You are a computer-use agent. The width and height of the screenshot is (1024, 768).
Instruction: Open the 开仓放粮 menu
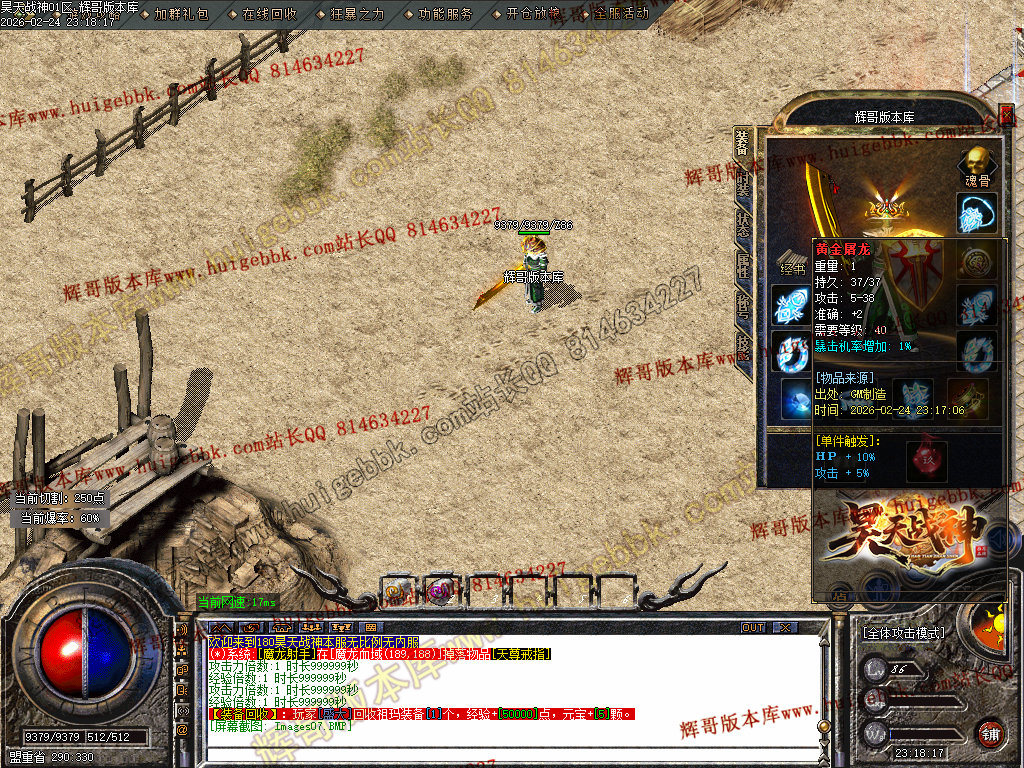click(x=533, y=14)
